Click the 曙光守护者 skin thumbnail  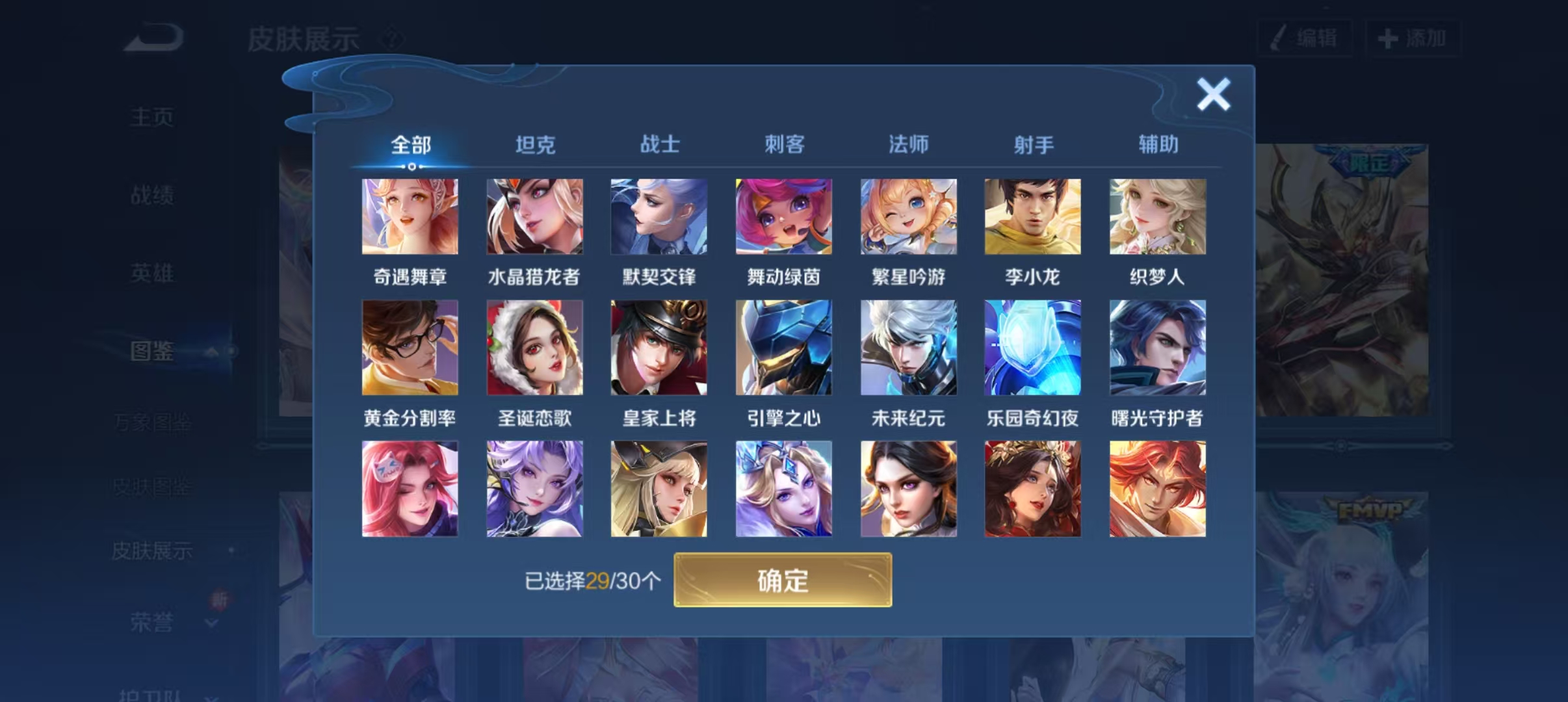point(1156,348)
